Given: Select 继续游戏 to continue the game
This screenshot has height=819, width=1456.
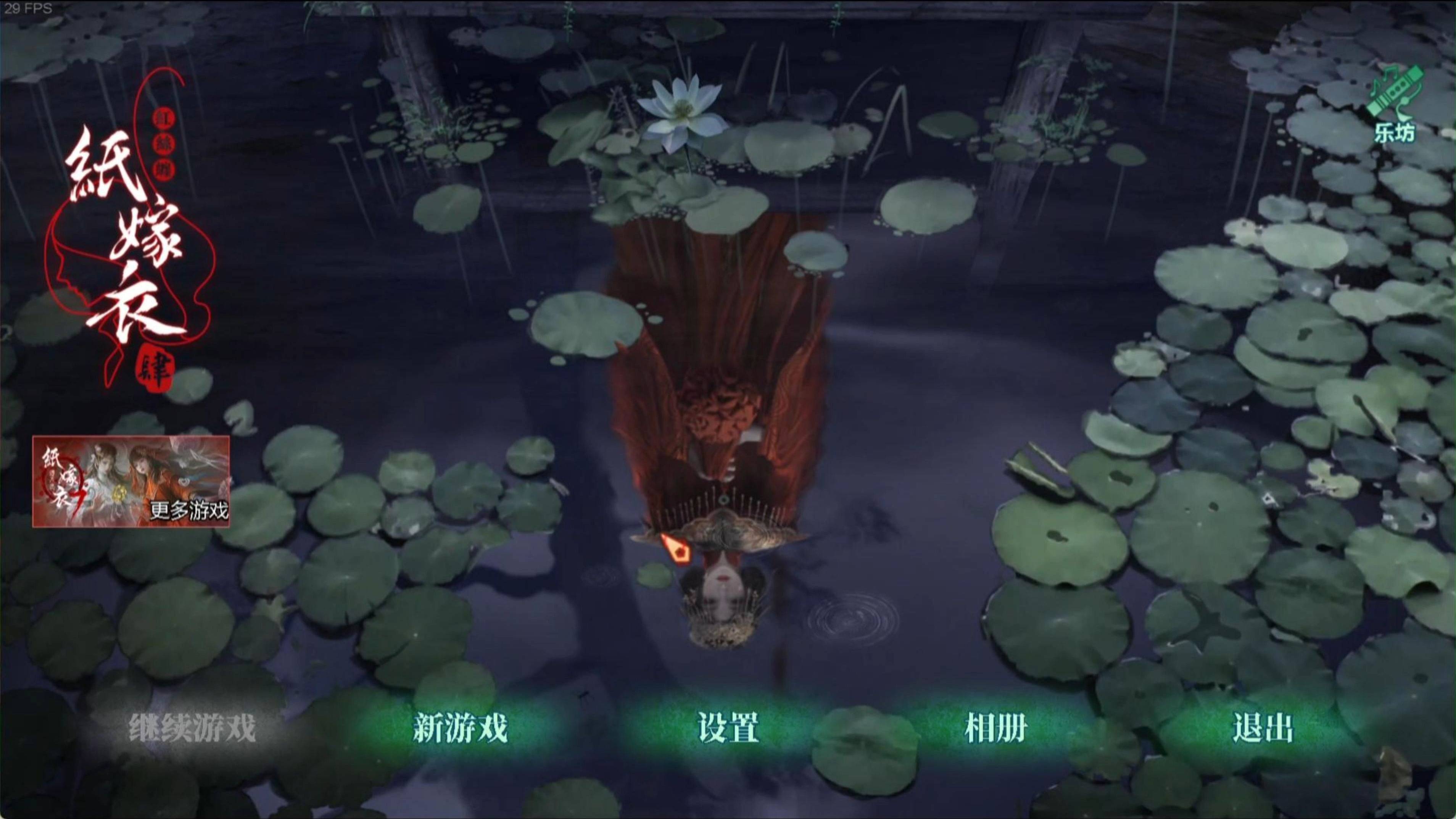Looking at the screenshot, I should pyautogui.click(x=192, y=728).
